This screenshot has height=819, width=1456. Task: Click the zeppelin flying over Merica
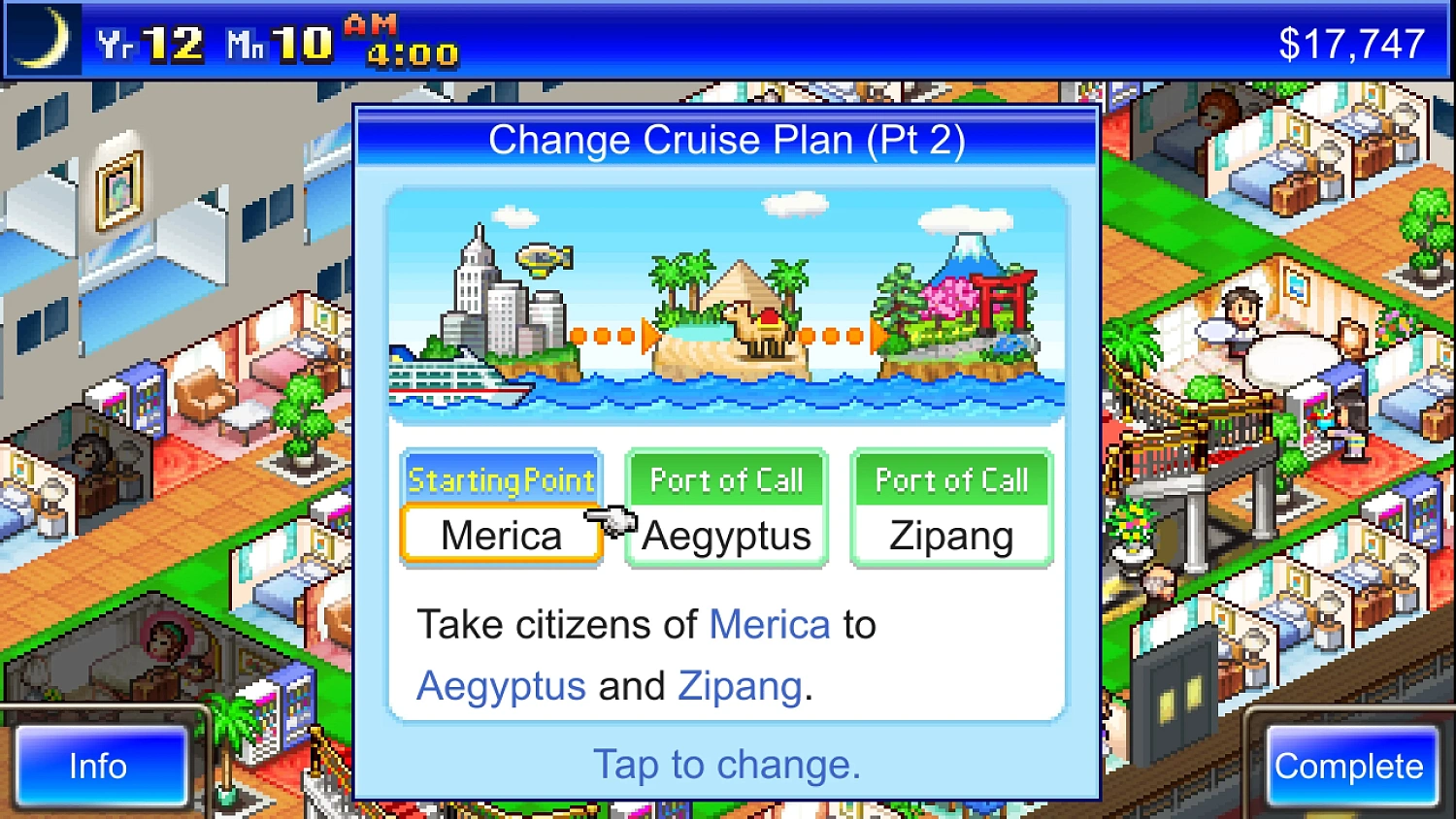pyautogui.click(x=544, y=257)
